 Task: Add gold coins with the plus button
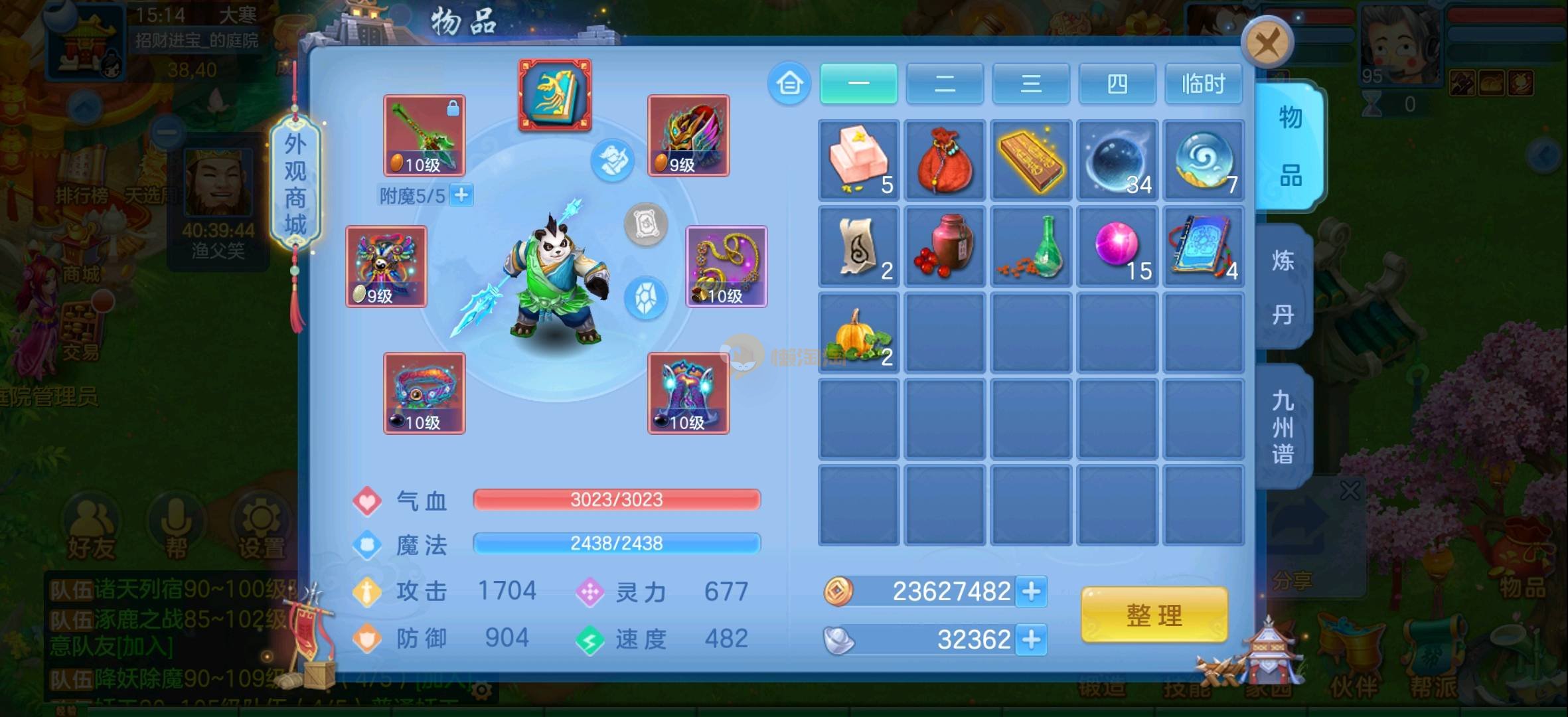point(1031,592)
